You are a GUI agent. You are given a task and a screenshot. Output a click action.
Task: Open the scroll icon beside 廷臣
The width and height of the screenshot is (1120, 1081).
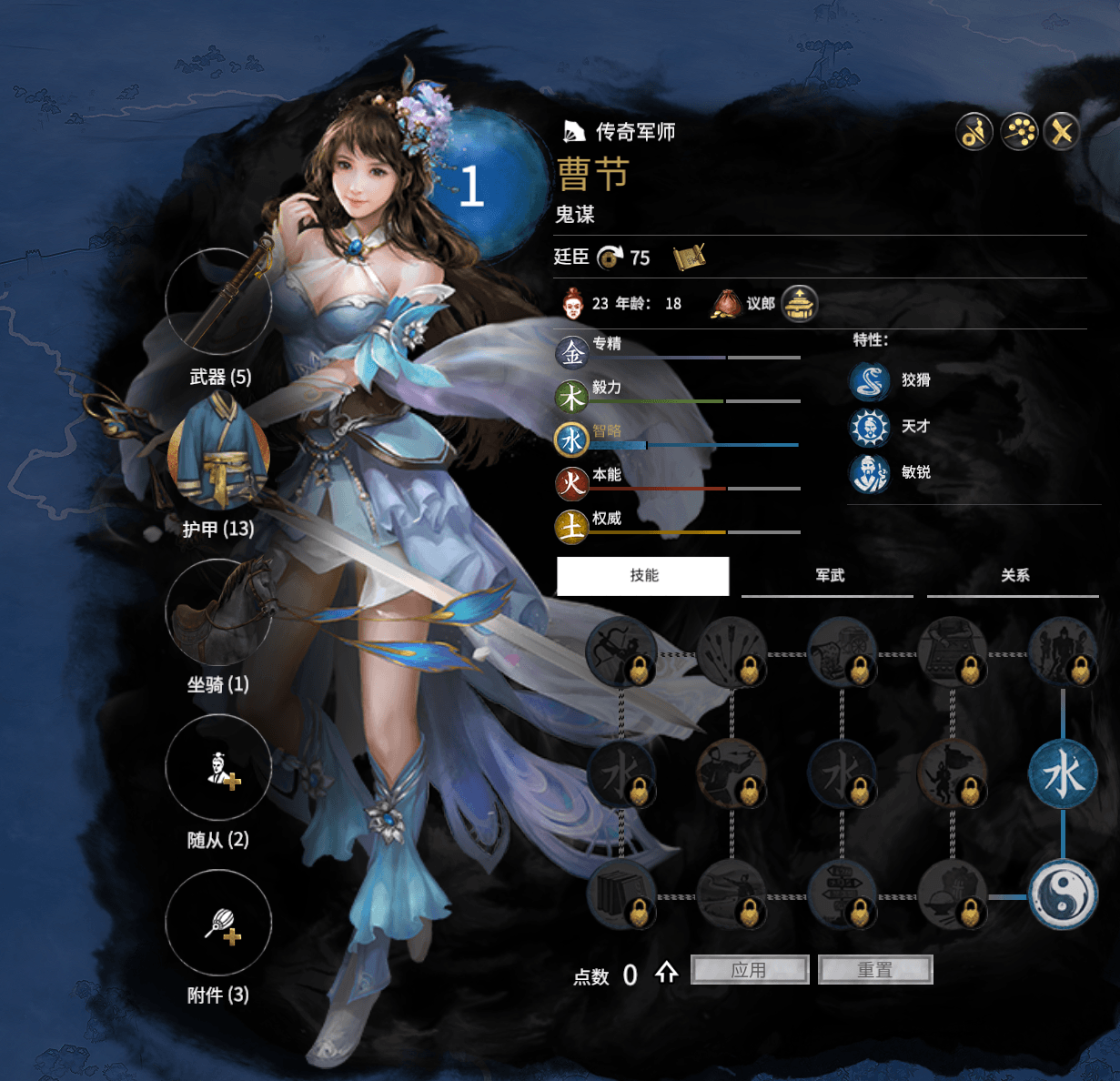click(x=690, y=258)
